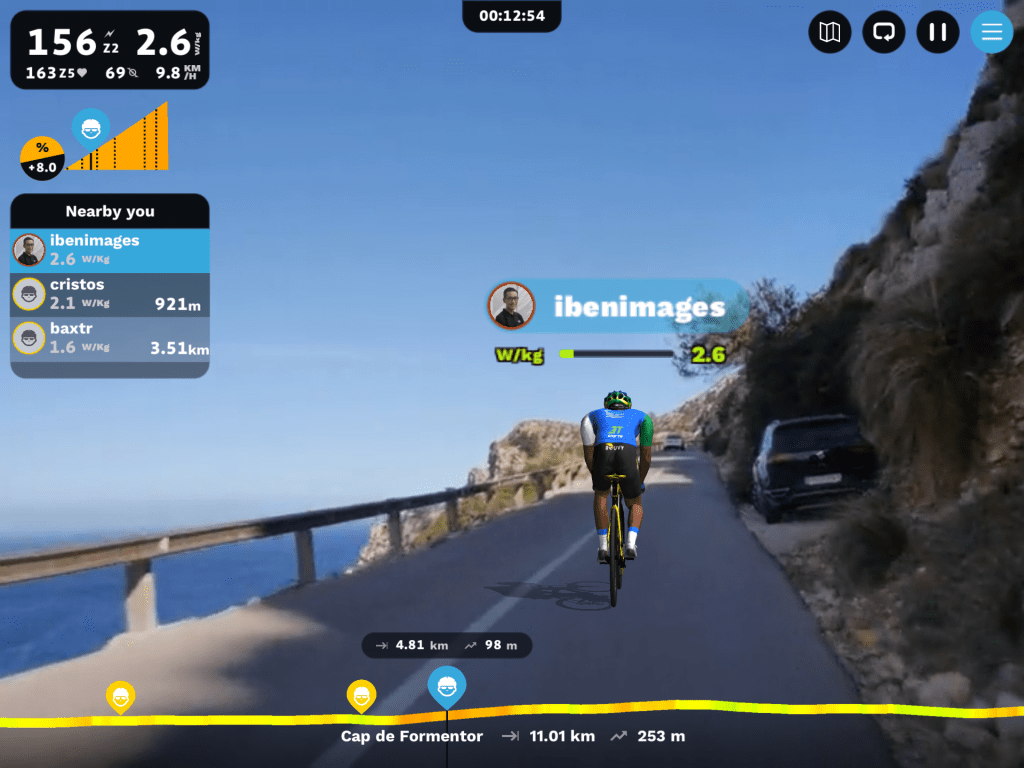The height and width of the screenshot is (768, 1024).
Task: Click the power and speed stats panel
Action: [x=110, y=50]
